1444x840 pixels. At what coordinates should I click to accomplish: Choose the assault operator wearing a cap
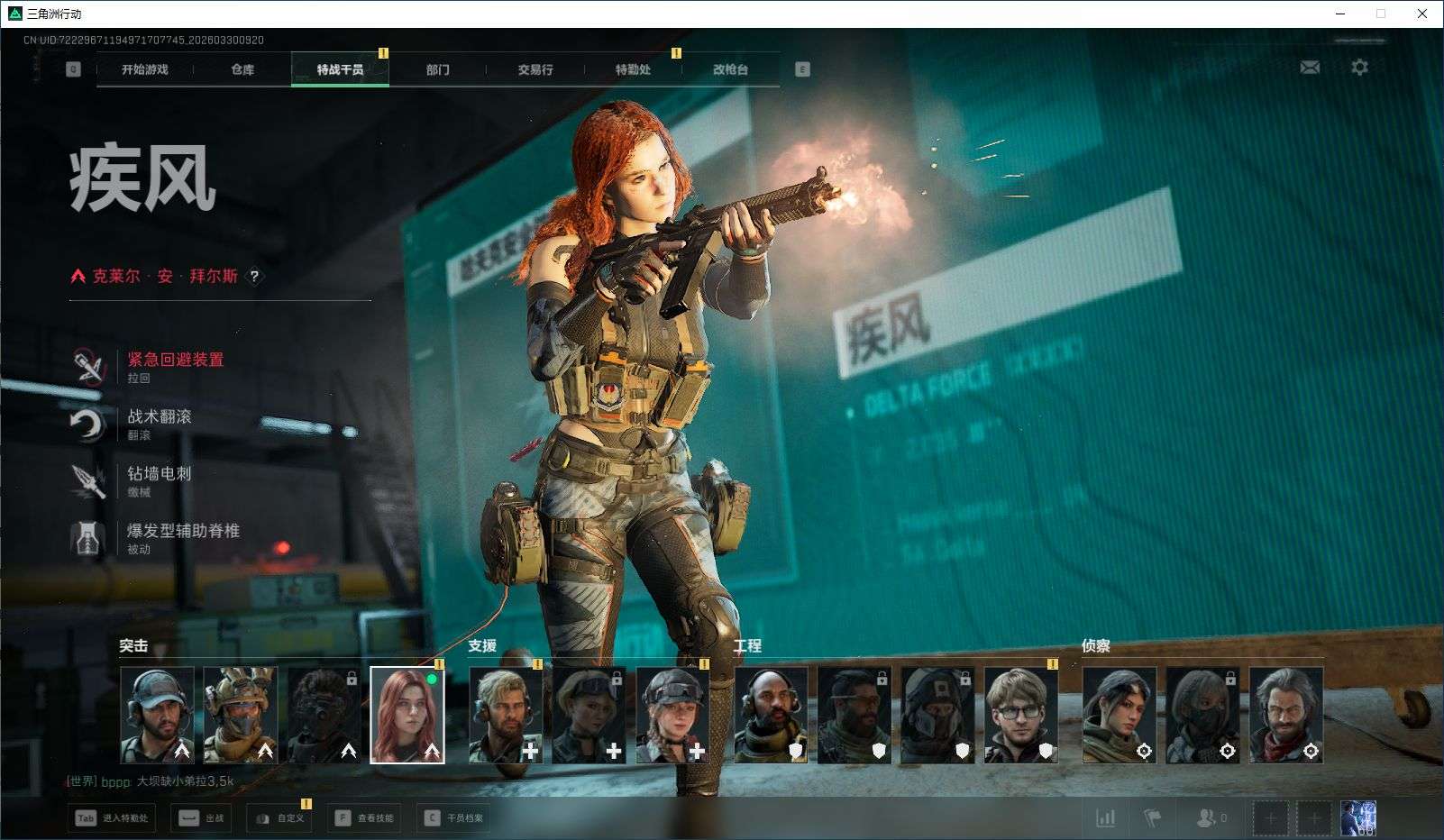tap(157, 715)
